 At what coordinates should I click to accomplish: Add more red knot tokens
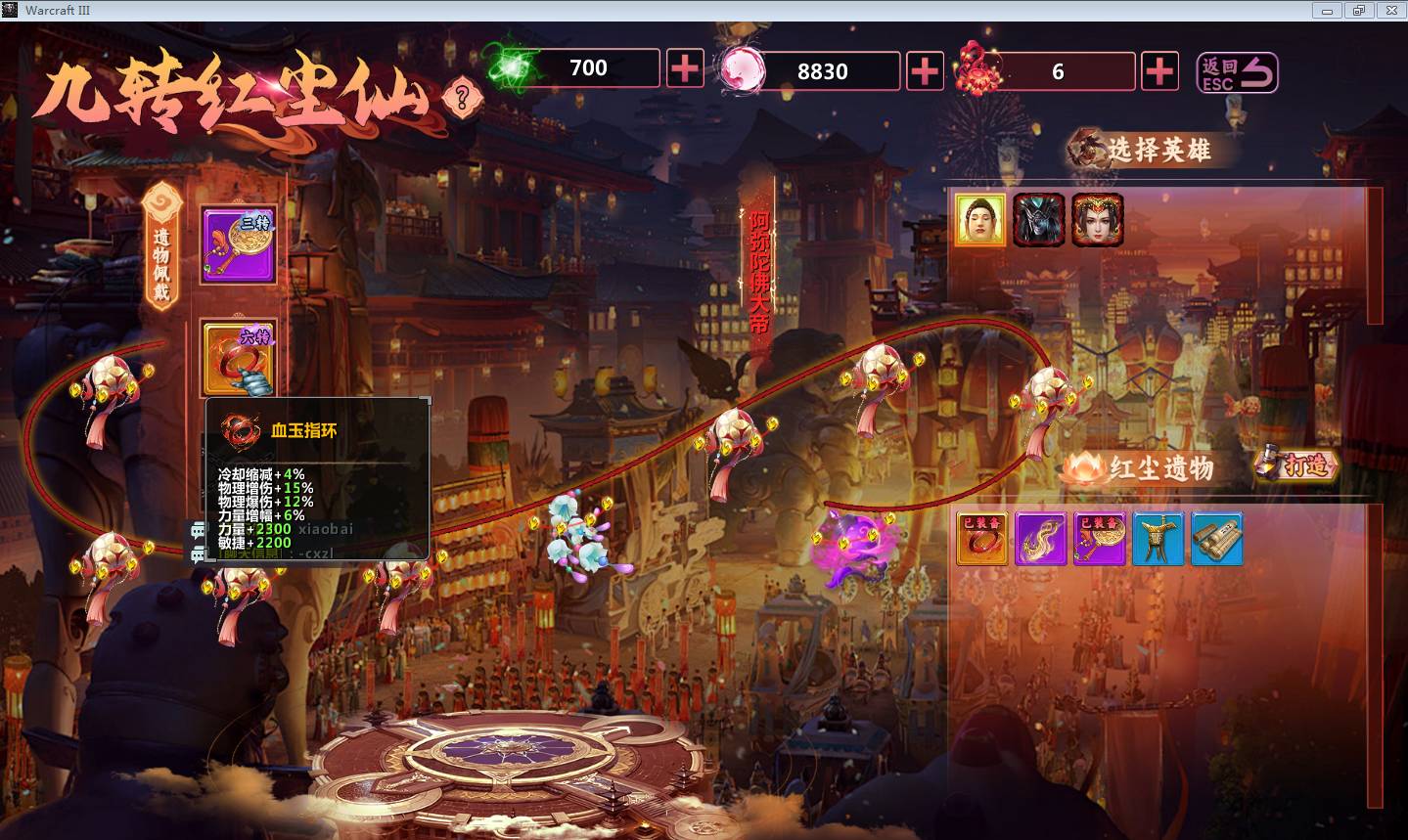(x=1159, y=71)
